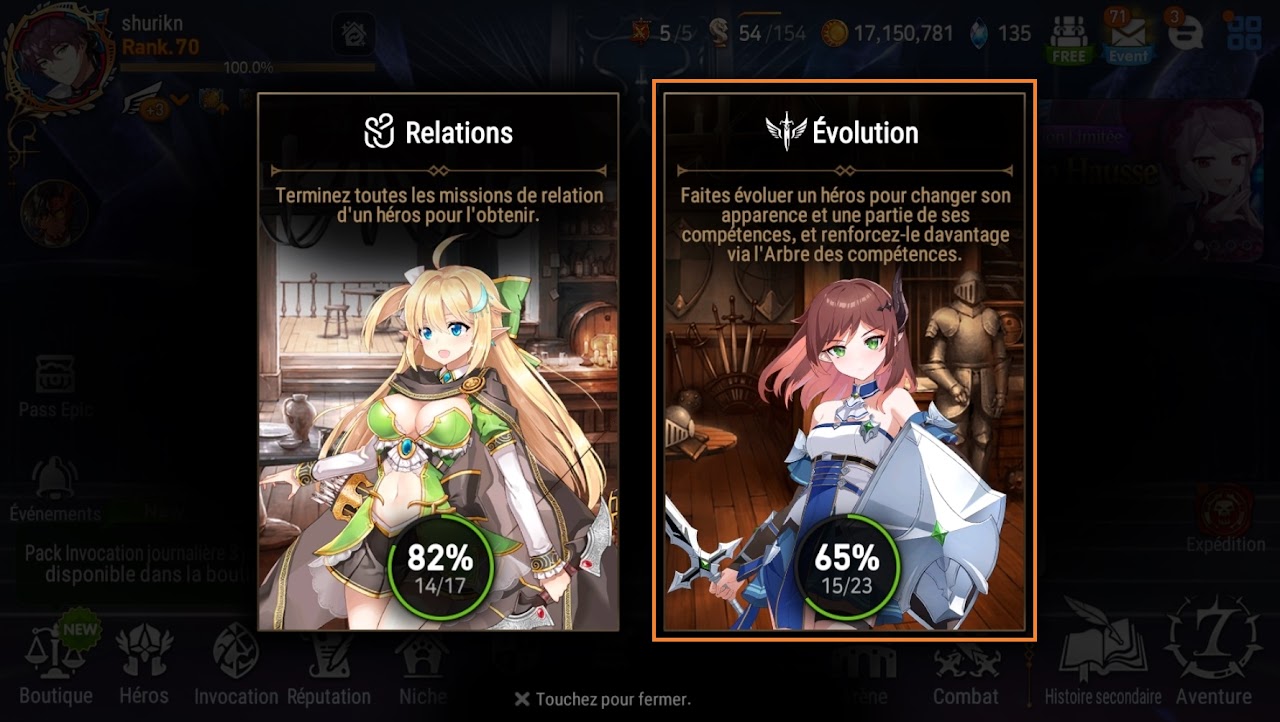Tap 'Touchez pour fermer' to close
The height and width of the screenshot is (722, 1280).
603,699
